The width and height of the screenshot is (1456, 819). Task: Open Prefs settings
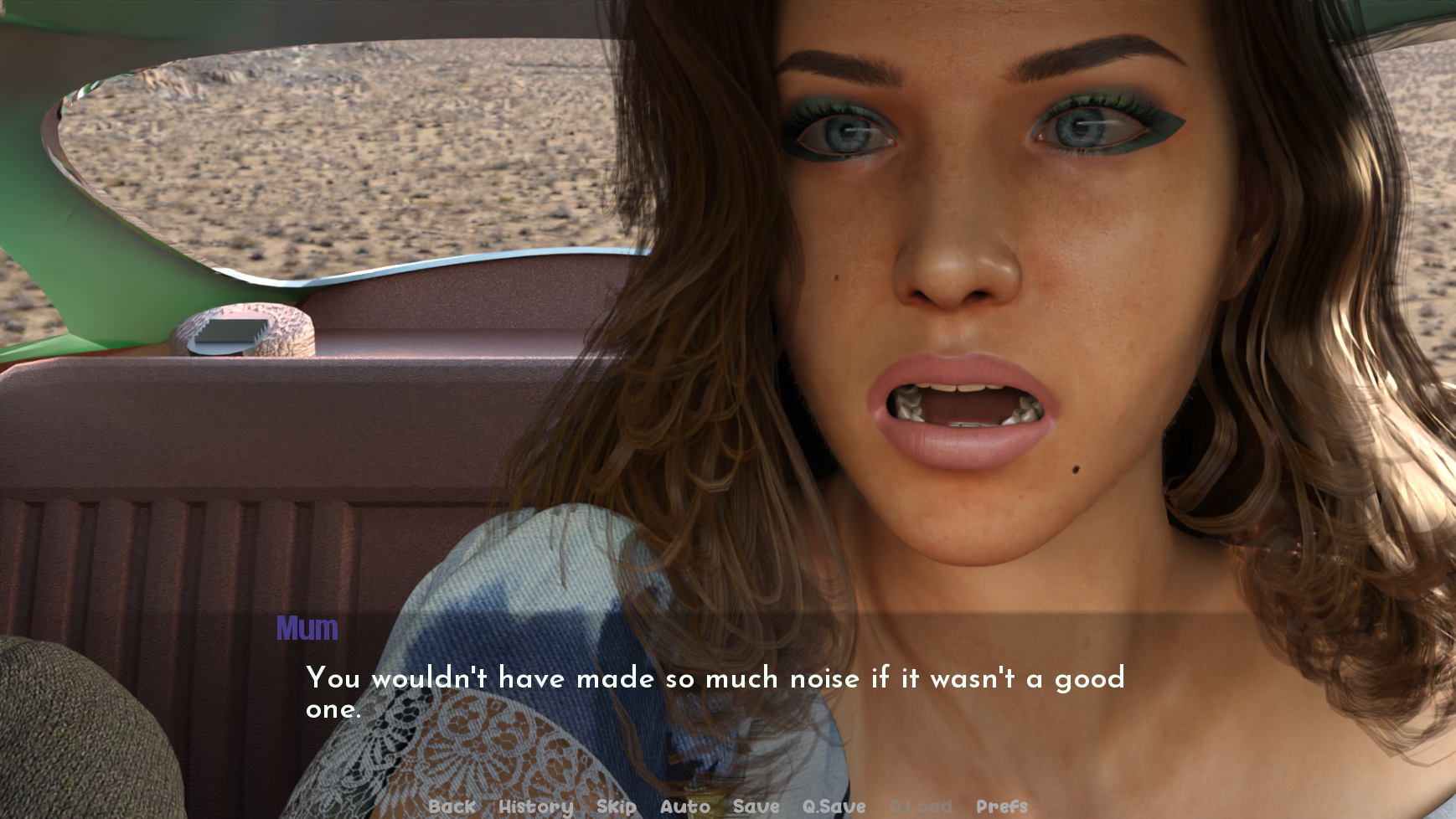(1001, 806)
